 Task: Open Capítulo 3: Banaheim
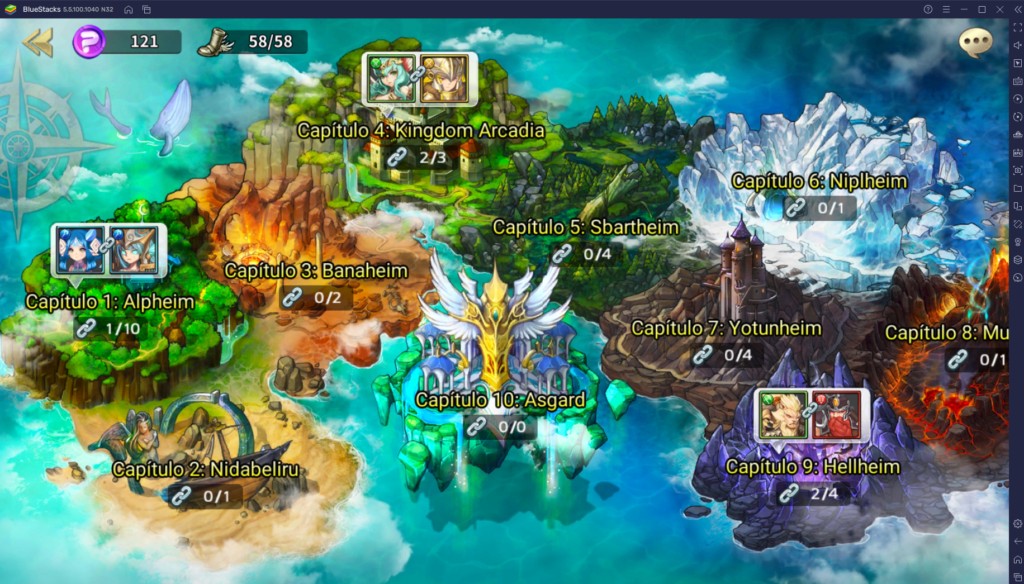[x=316, y=271]
